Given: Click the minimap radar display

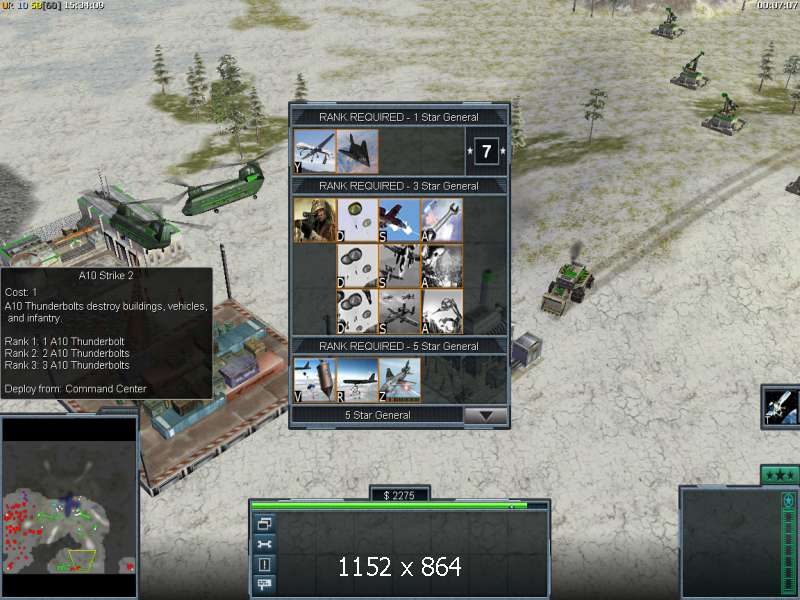Looking at the screenshot, I should [68, 507].
